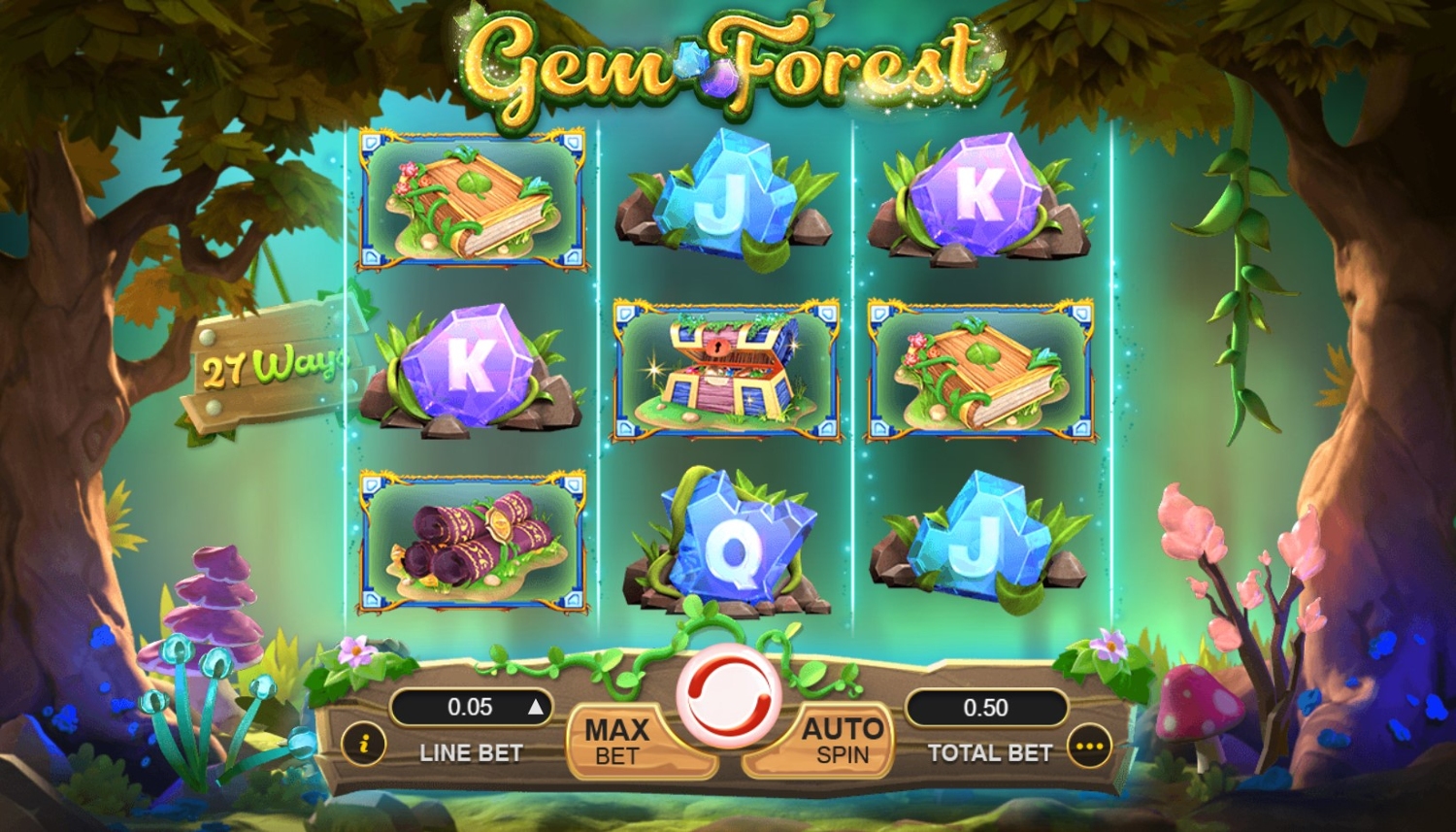Open the three-dots options menu

[1089, 747]
